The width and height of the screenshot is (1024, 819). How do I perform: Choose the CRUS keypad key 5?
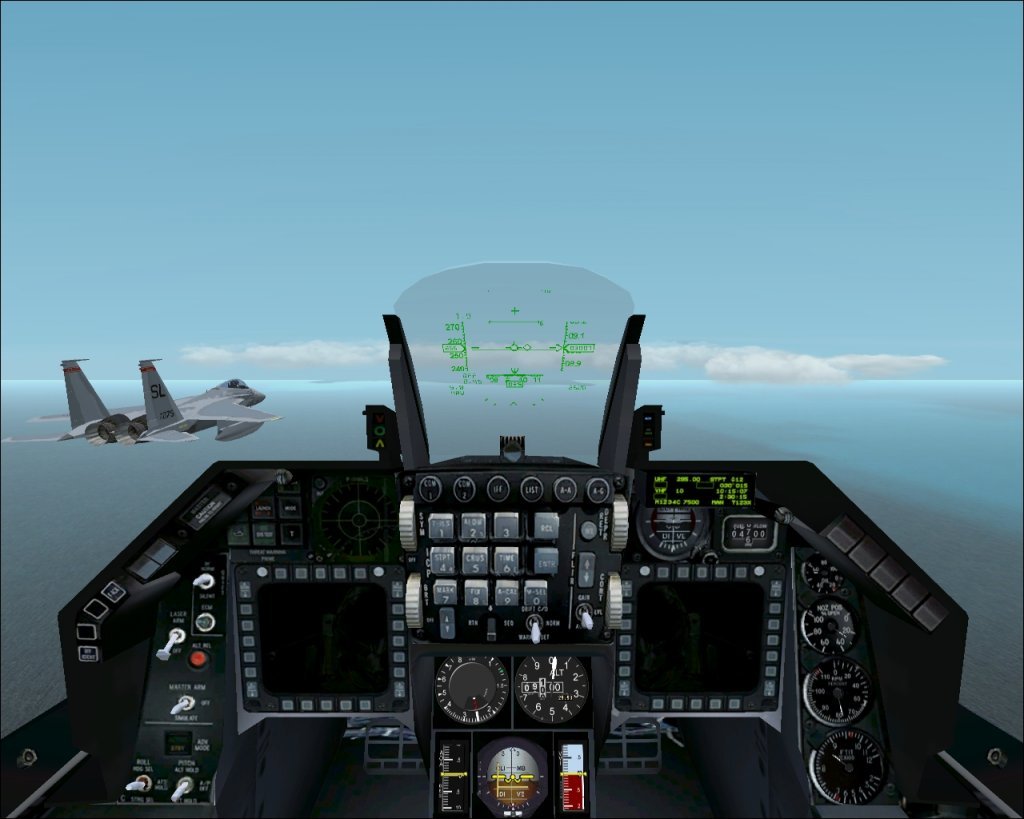tap(474, 558)
